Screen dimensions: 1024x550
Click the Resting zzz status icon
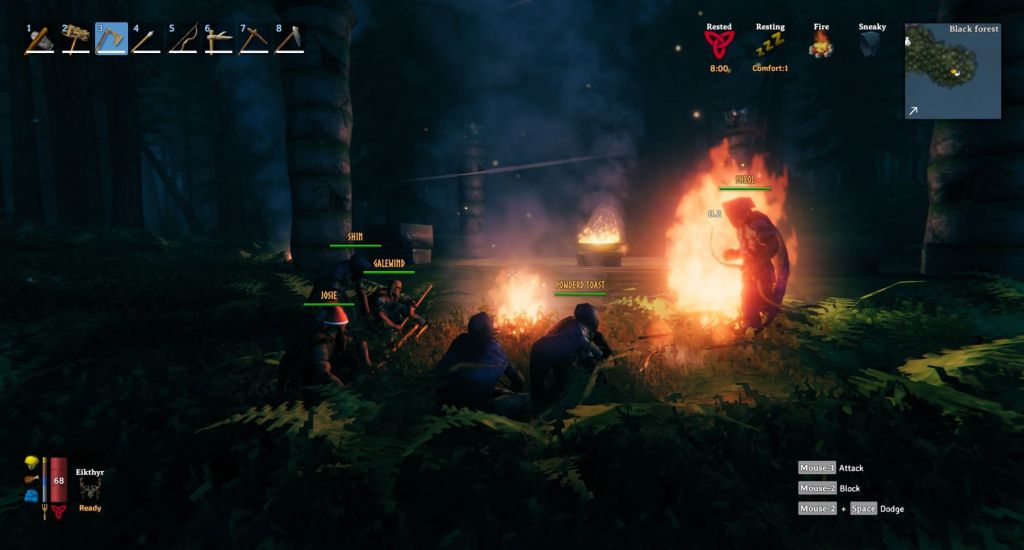click(770, 45)
